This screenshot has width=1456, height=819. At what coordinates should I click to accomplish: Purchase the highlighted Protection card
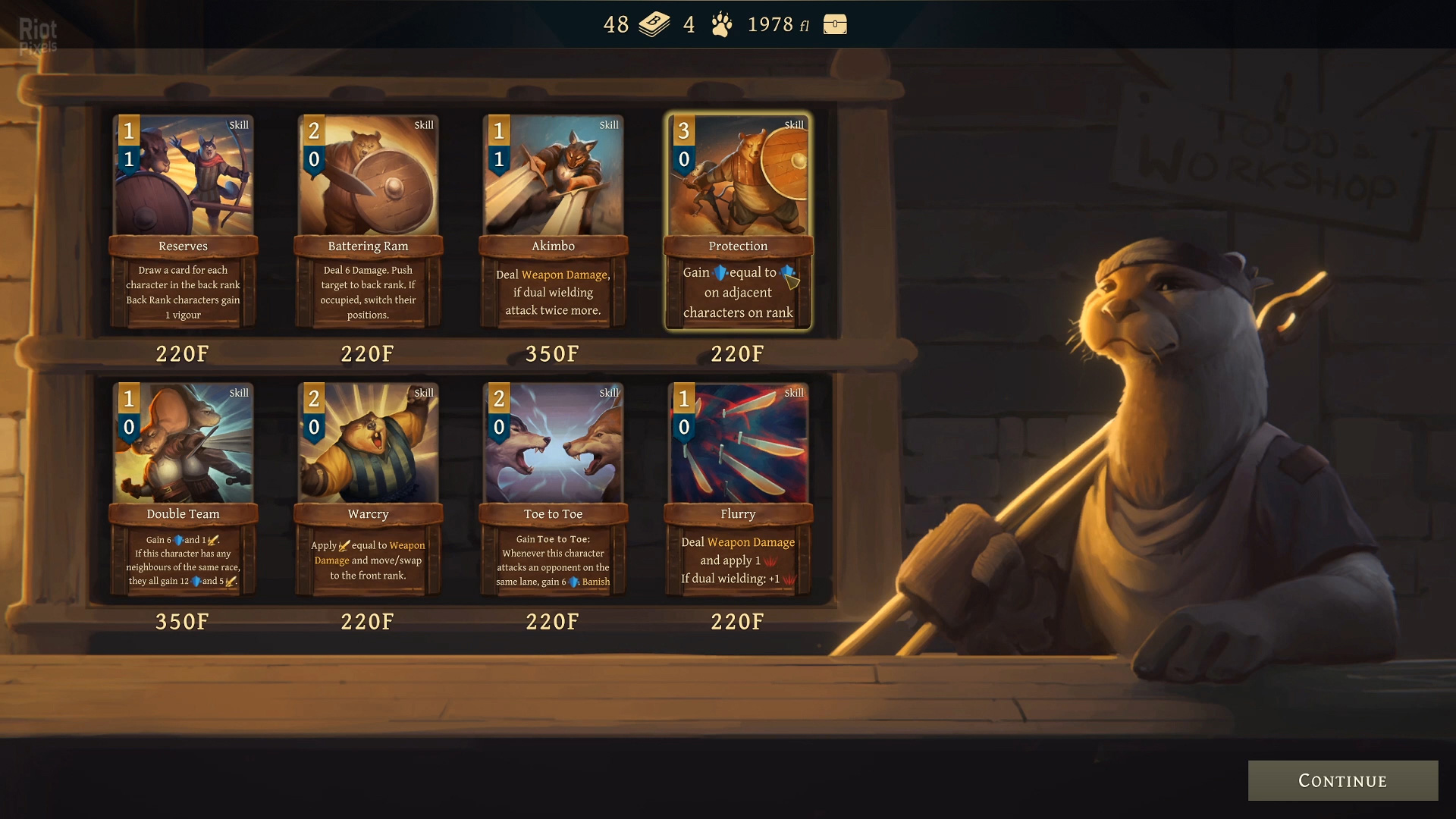pos(738,221)
